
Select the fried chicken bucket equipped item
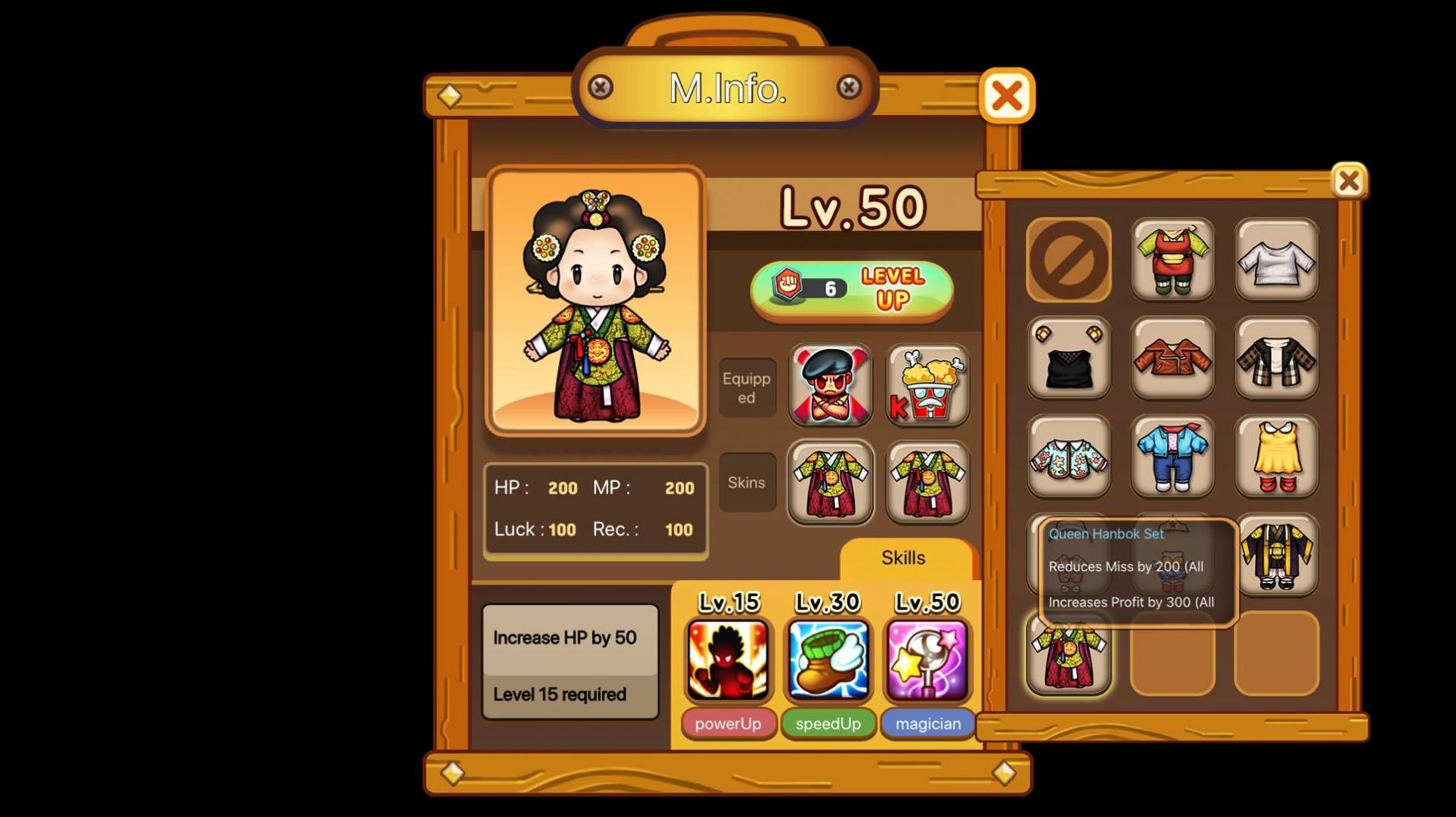pos(927,387)
